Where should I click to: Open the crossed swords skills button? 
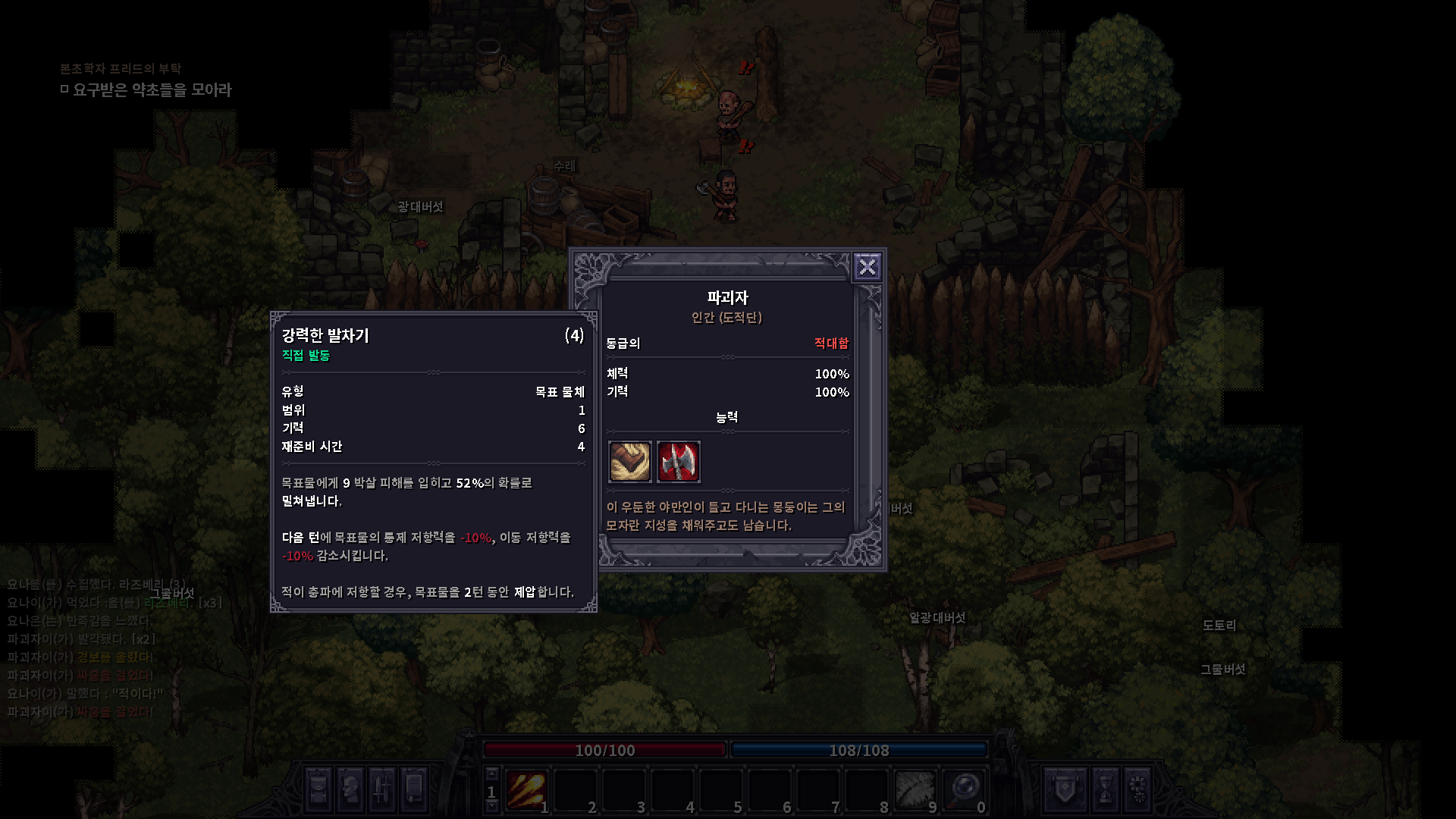tap(382, 789)
